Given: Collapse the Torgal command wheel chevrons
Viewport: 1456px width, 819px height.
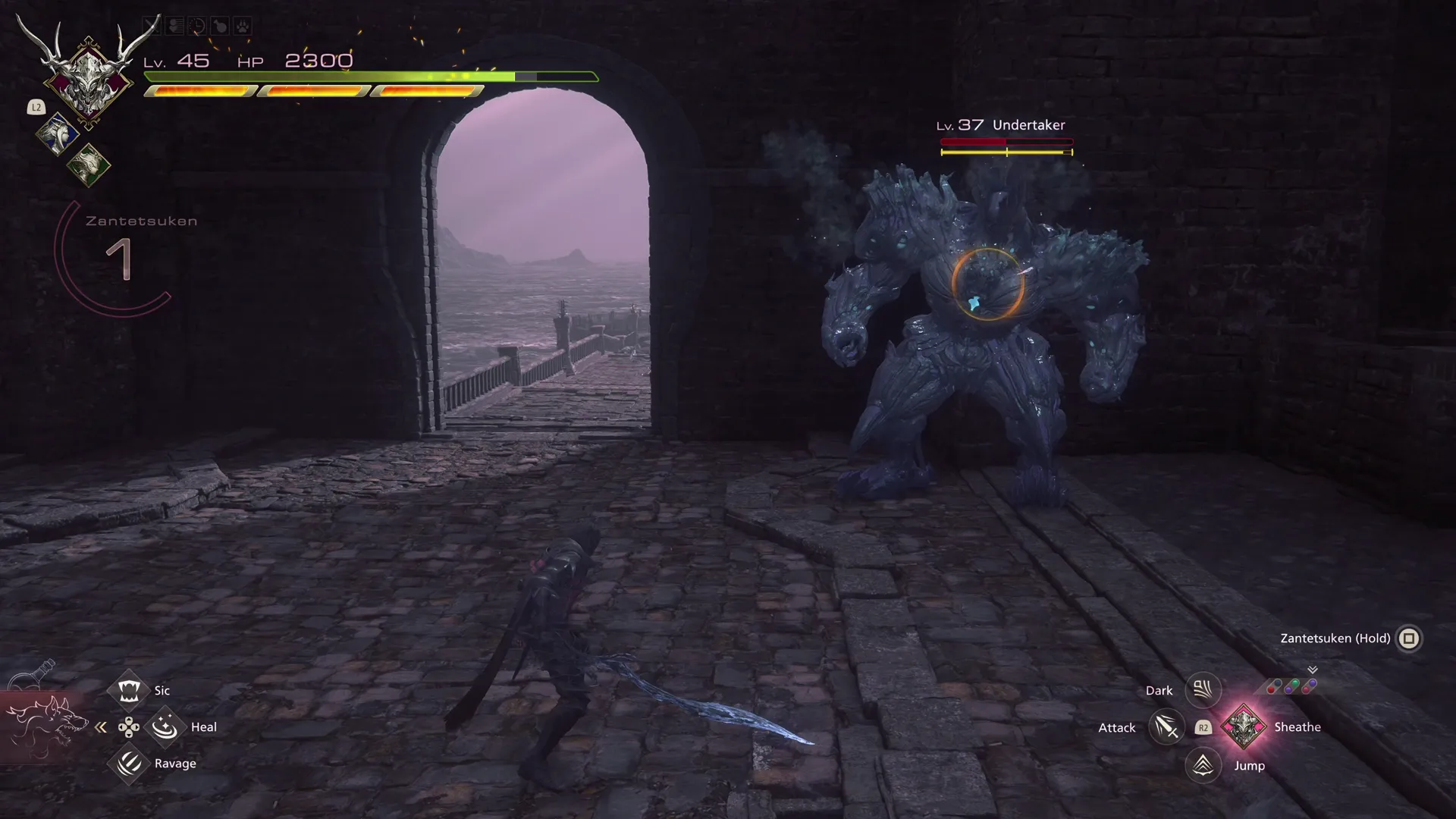Looking at the screenshot, I should tap(102, 726).
